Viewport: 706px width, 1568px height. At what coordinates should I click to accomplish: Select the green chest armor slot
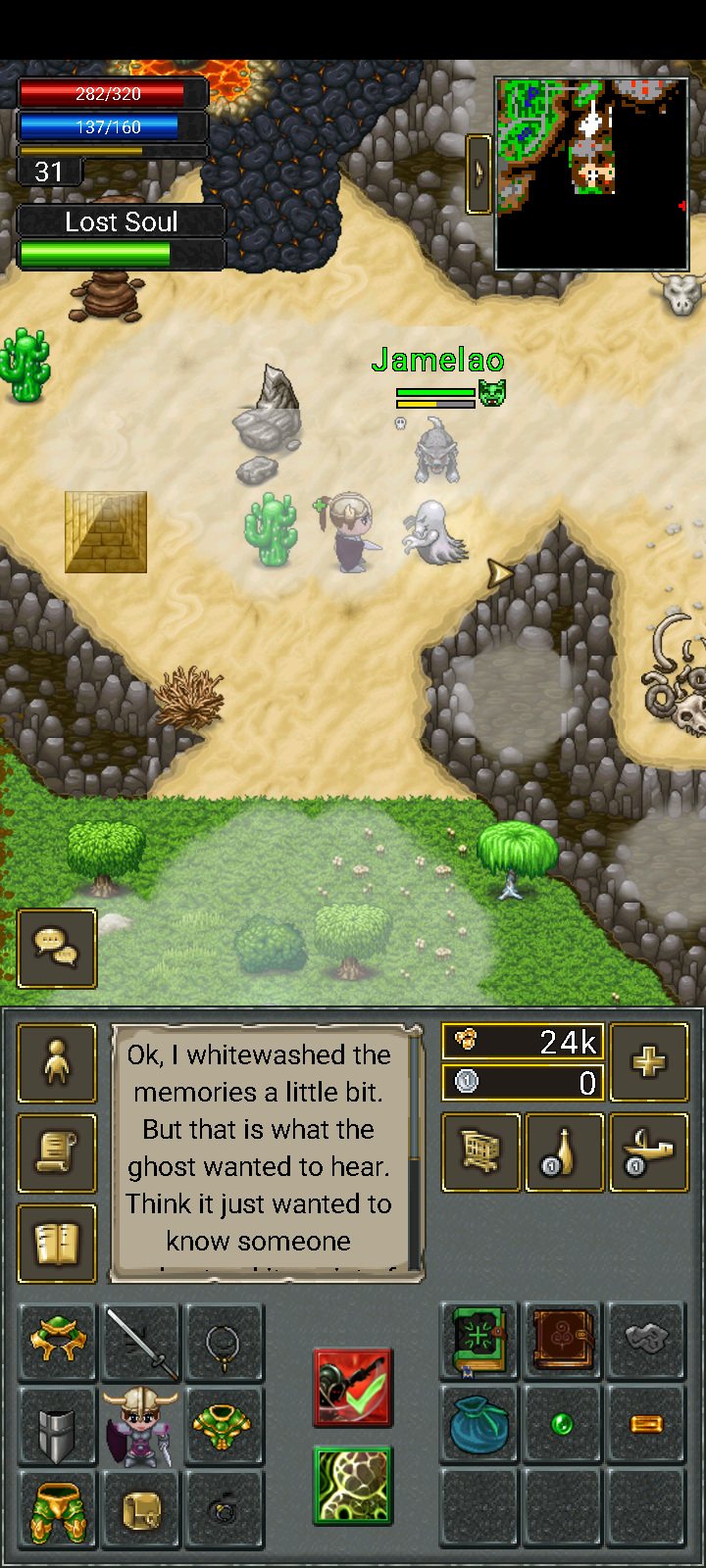pyautogui.click(x=225, y=1426)
